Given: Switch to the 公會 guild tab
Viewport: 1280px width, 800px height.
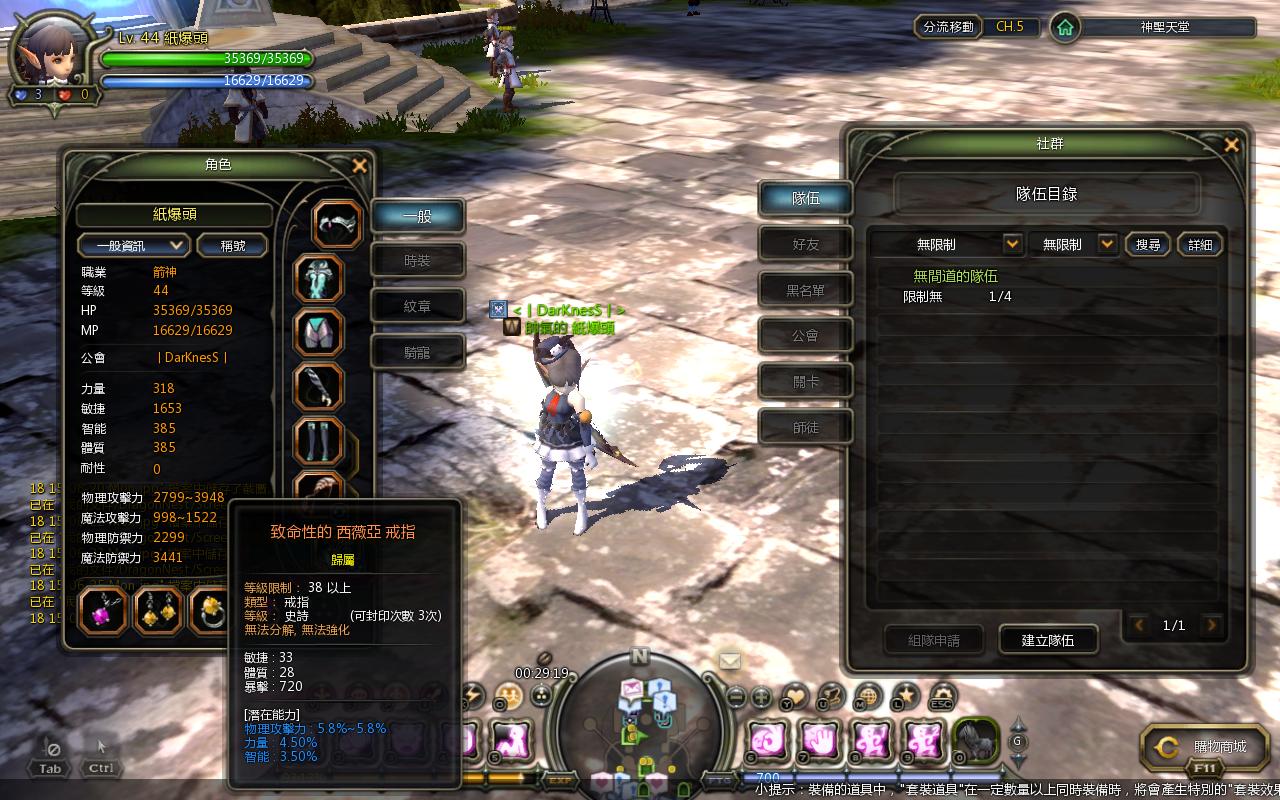Looking at the screenshot, I should click(805, 336).
